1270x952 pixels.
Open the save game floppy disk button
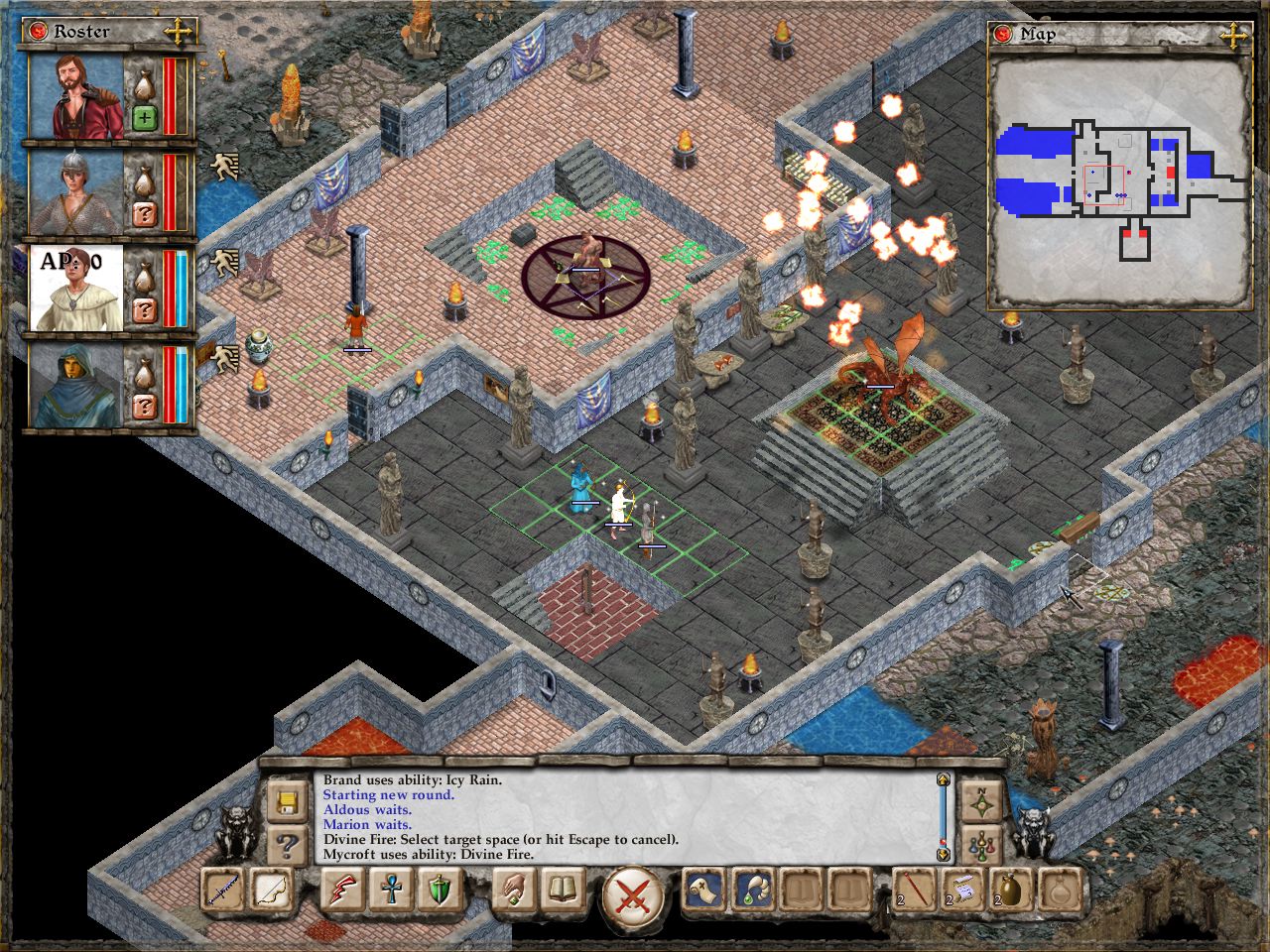287,800
